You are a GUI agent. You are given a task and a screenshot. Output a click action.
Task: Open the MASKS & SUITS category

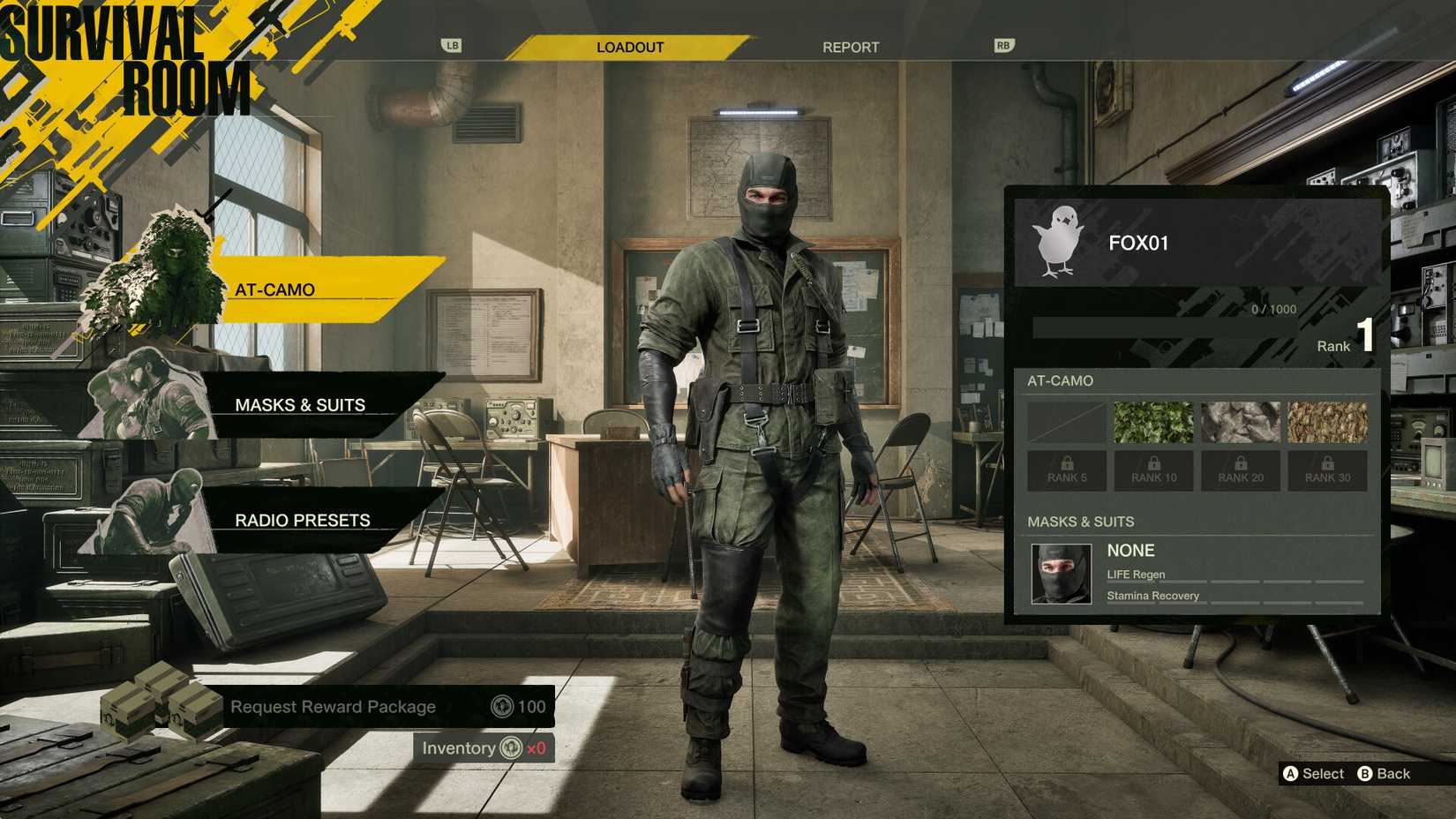300,404
